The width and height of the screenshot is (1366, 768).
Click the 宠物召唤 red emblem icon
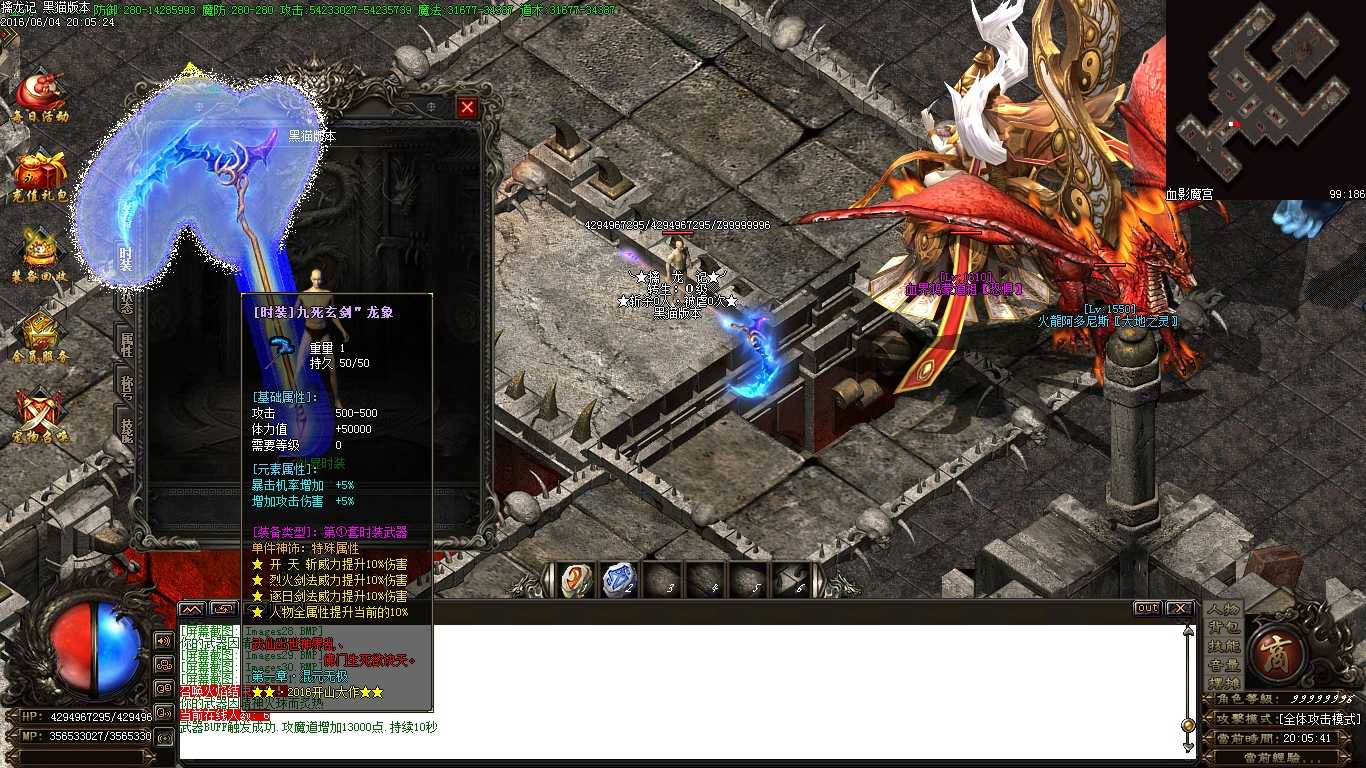[x=40, y=410]
